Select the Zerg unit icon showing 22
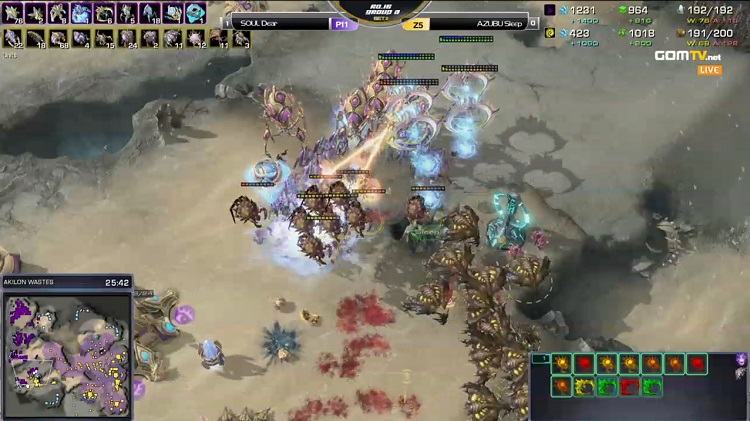 coord(13,39)
